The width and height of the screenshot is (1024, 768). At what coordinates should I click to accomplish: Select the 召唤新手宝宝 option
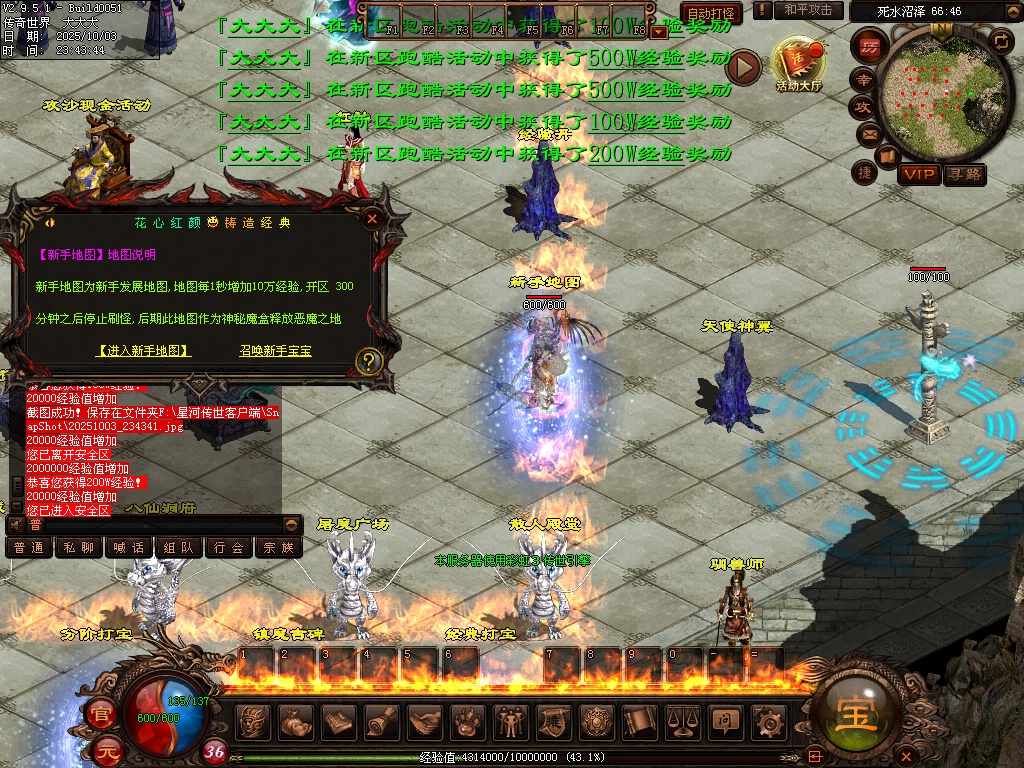pos(275,351)
